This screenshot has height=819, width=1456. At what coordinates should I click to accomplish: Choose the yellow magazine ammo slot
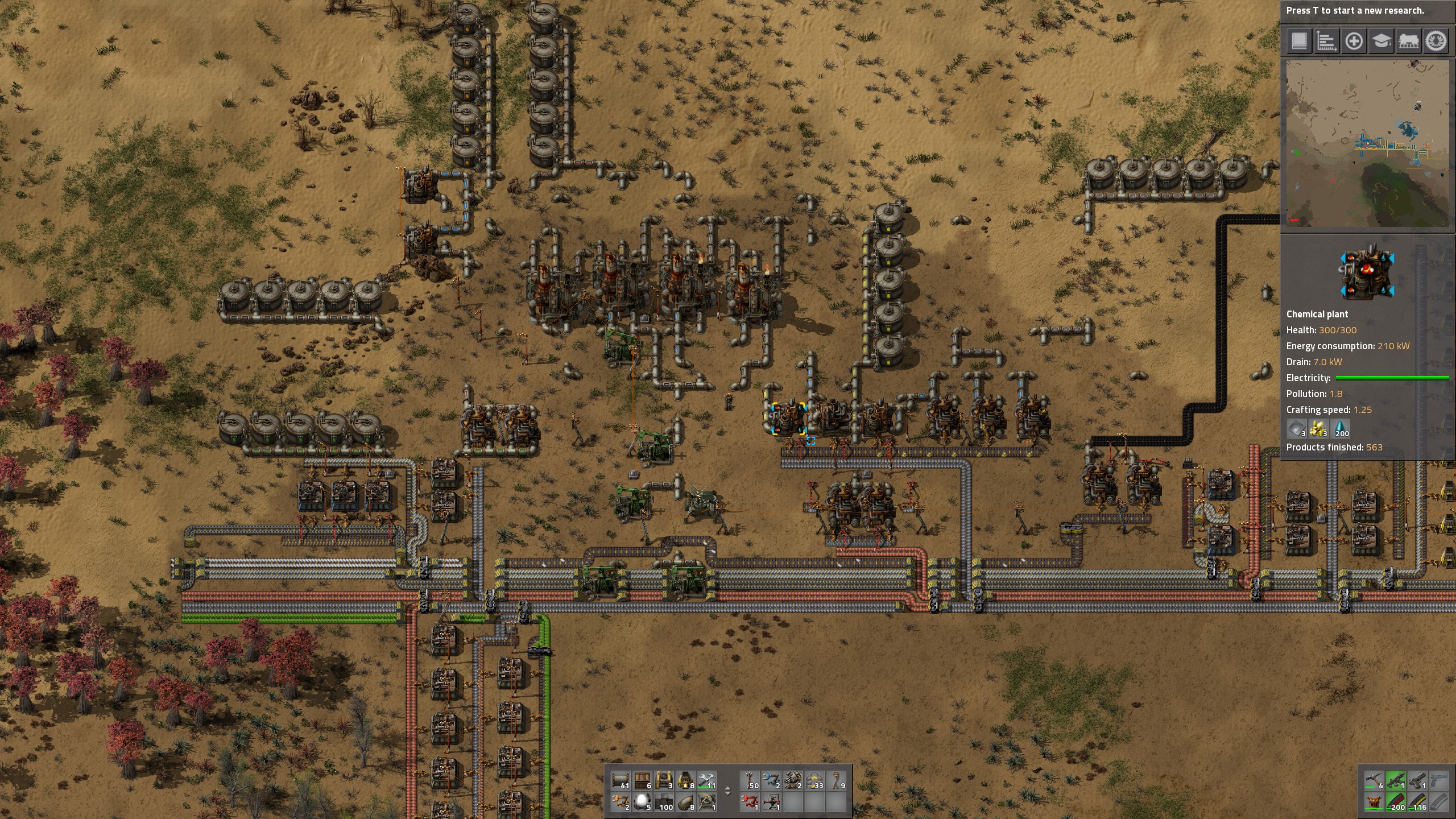point(1417,802)
